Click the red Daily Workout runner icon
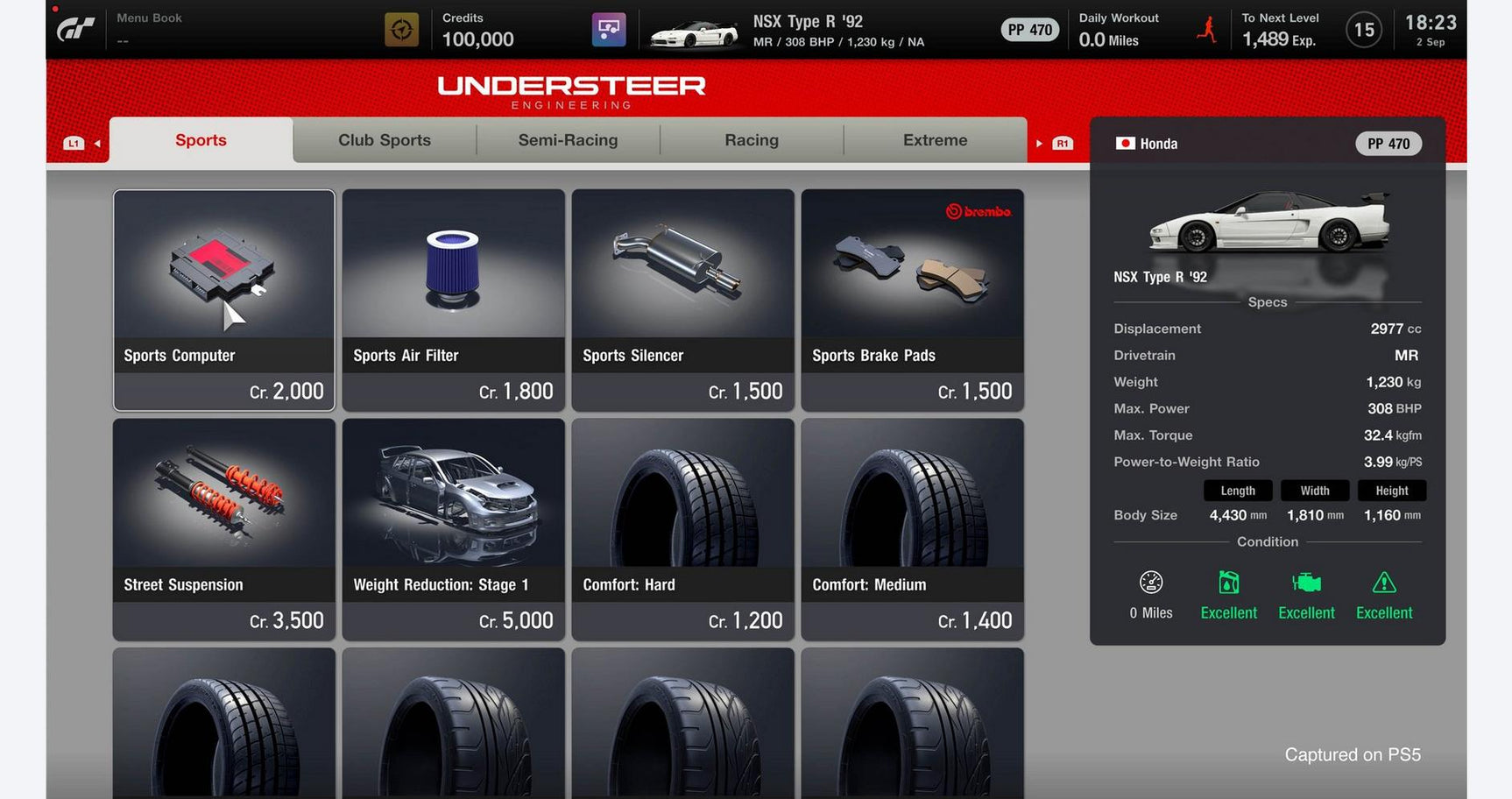Viewport: 1512px width, 799px height. click(1205, 29)
